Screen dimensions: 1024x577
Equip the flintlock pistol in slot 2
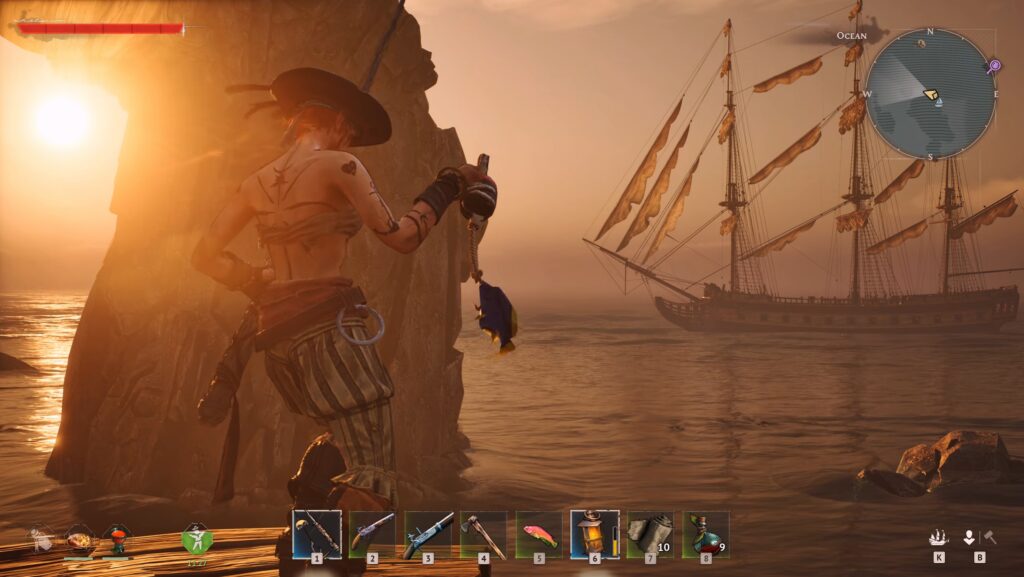tap(372, 534)
